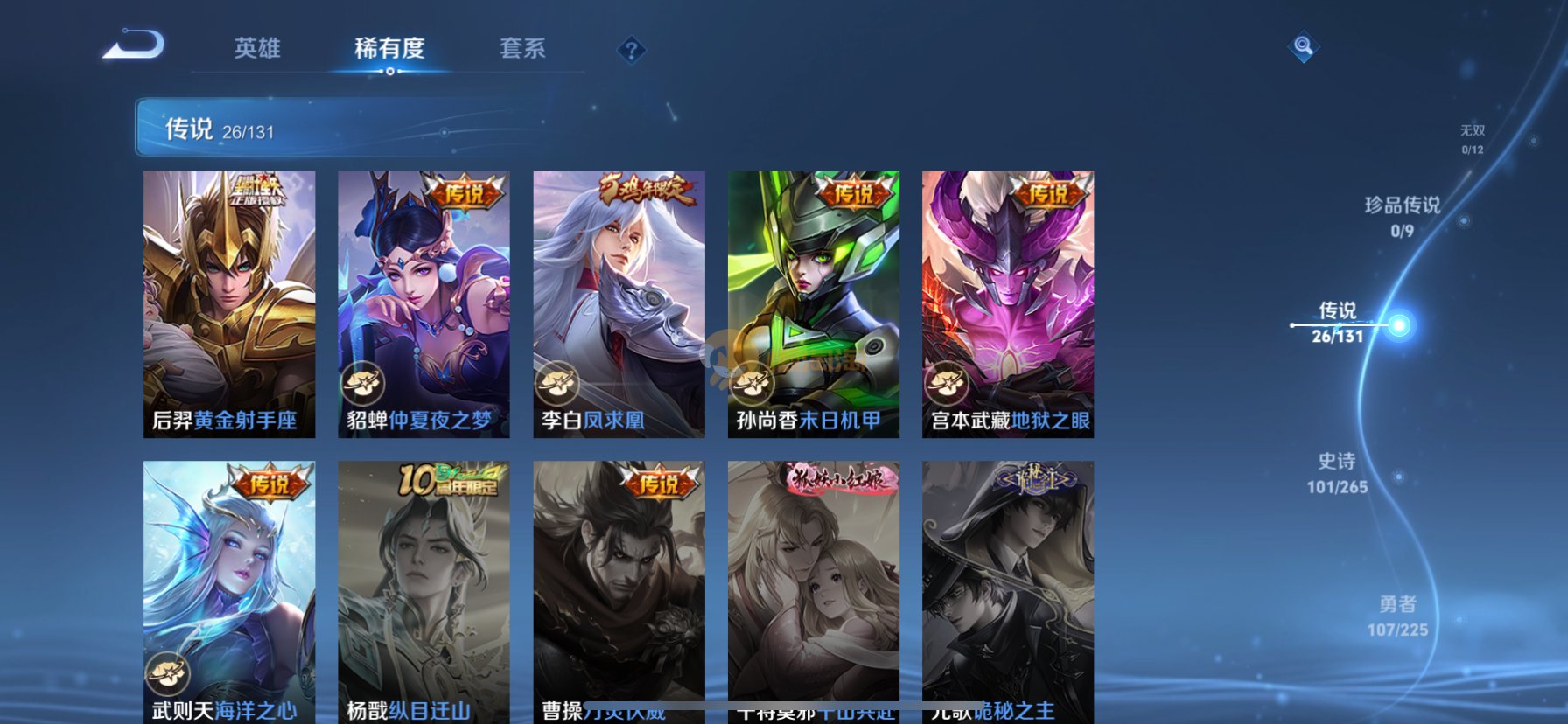Choose 武则天 海洋之心 skin card
Image resolution: width=1568 pixels, height=724 pixels.
tap(229, 591)
